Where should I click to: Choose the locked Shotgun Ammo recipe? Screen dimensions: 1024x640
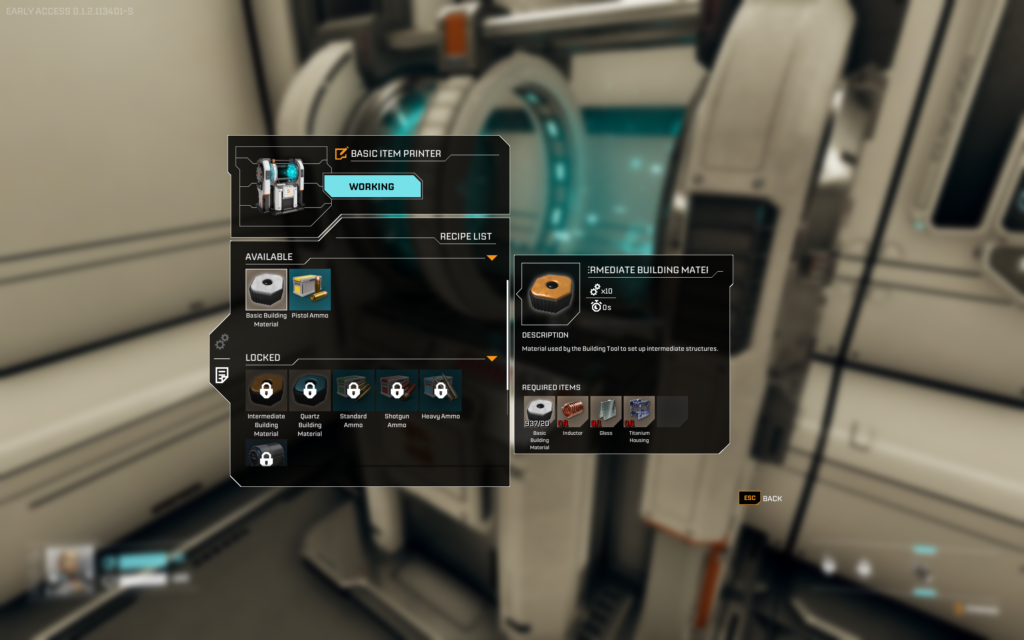(397, 390)
